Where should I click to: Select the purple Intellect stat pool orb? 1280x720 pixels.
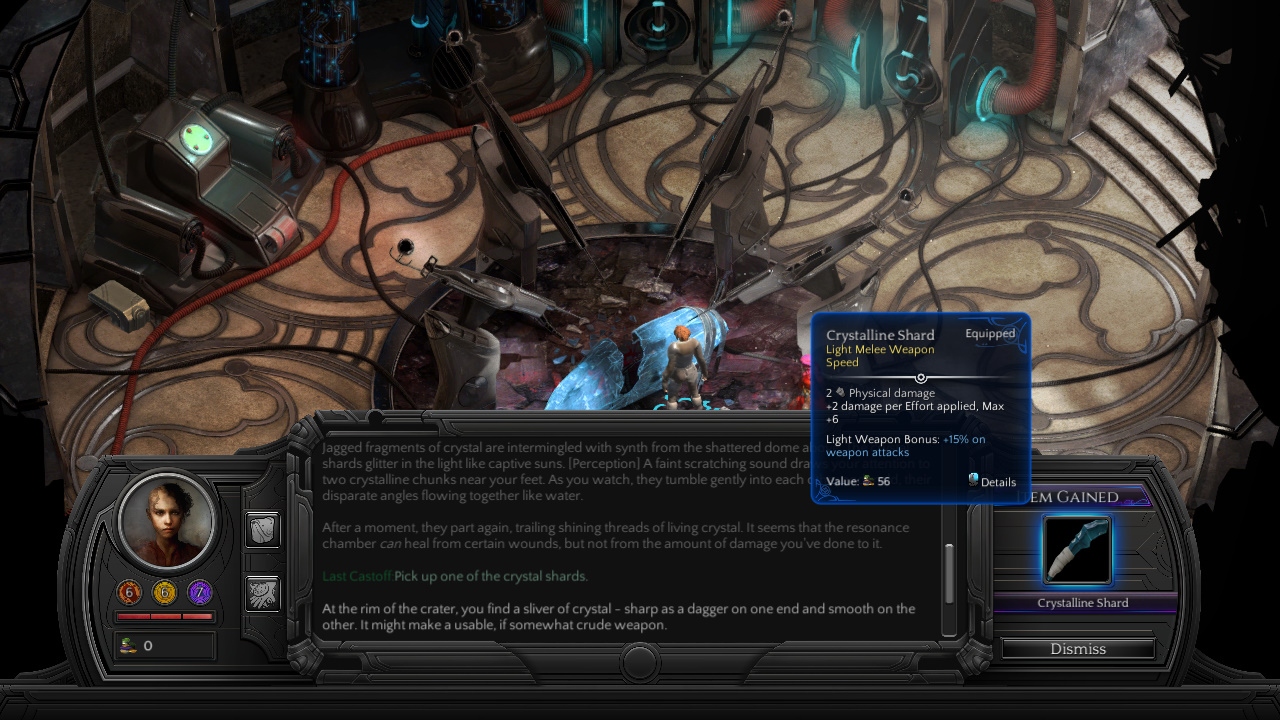[199, 593]
